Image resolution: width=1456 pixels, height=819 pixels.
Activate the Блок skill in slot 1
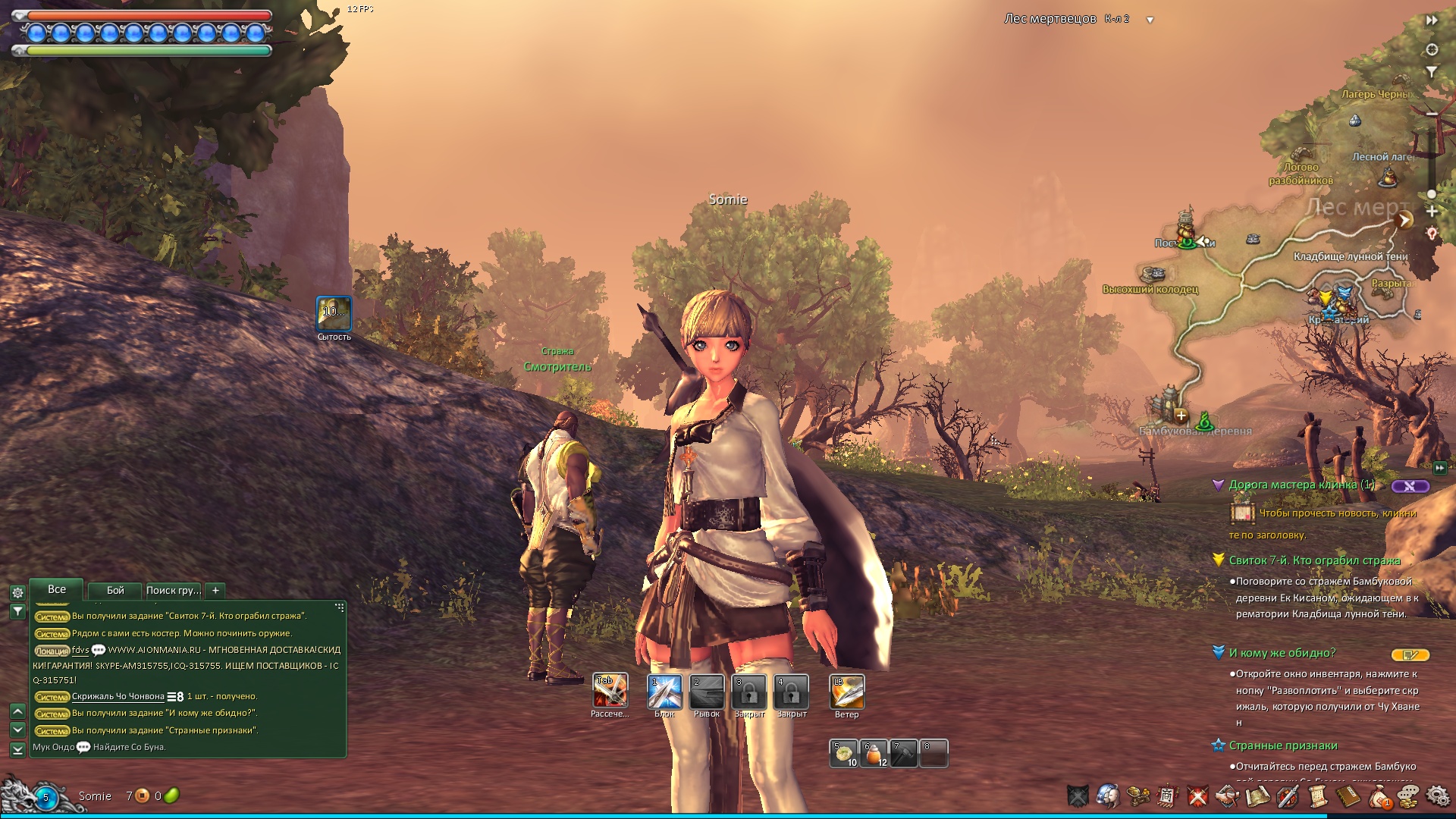664,692
